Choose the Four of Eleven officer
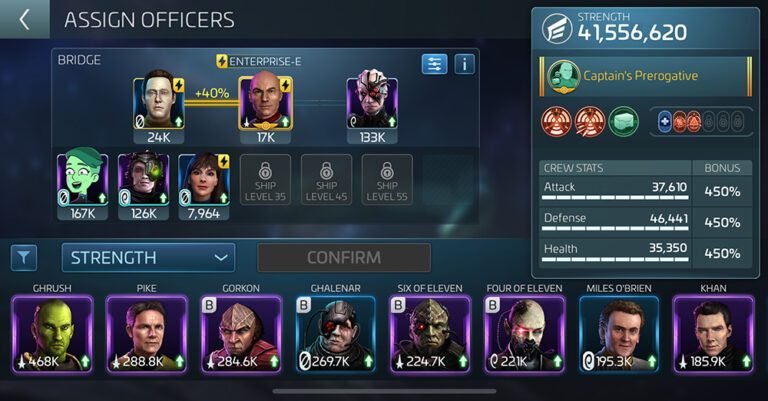Screen dimensions: 768x401 tap(524, 334)
